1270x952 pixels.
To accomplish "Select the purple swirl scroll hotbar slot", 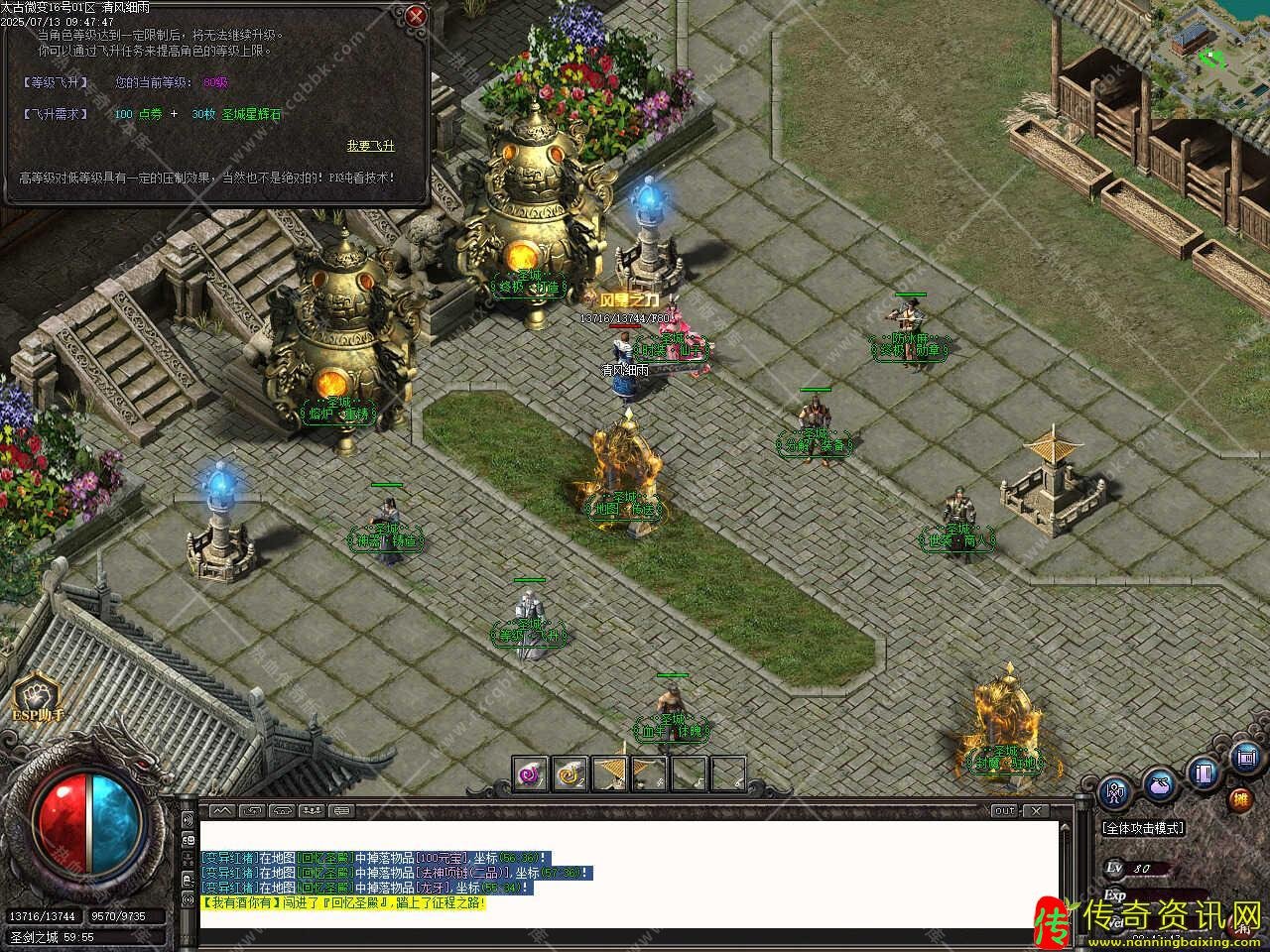I will (x=531, y=773).
